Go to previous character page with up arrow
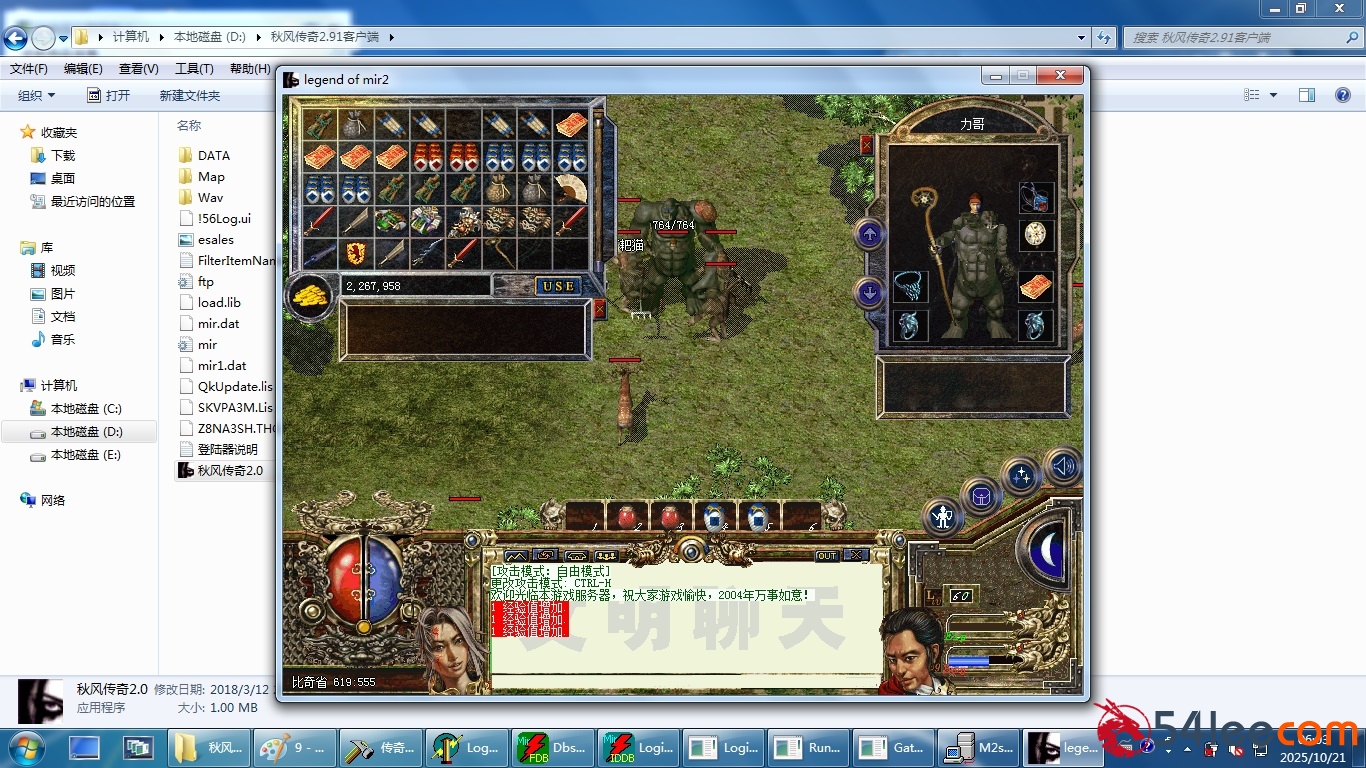 869,235
